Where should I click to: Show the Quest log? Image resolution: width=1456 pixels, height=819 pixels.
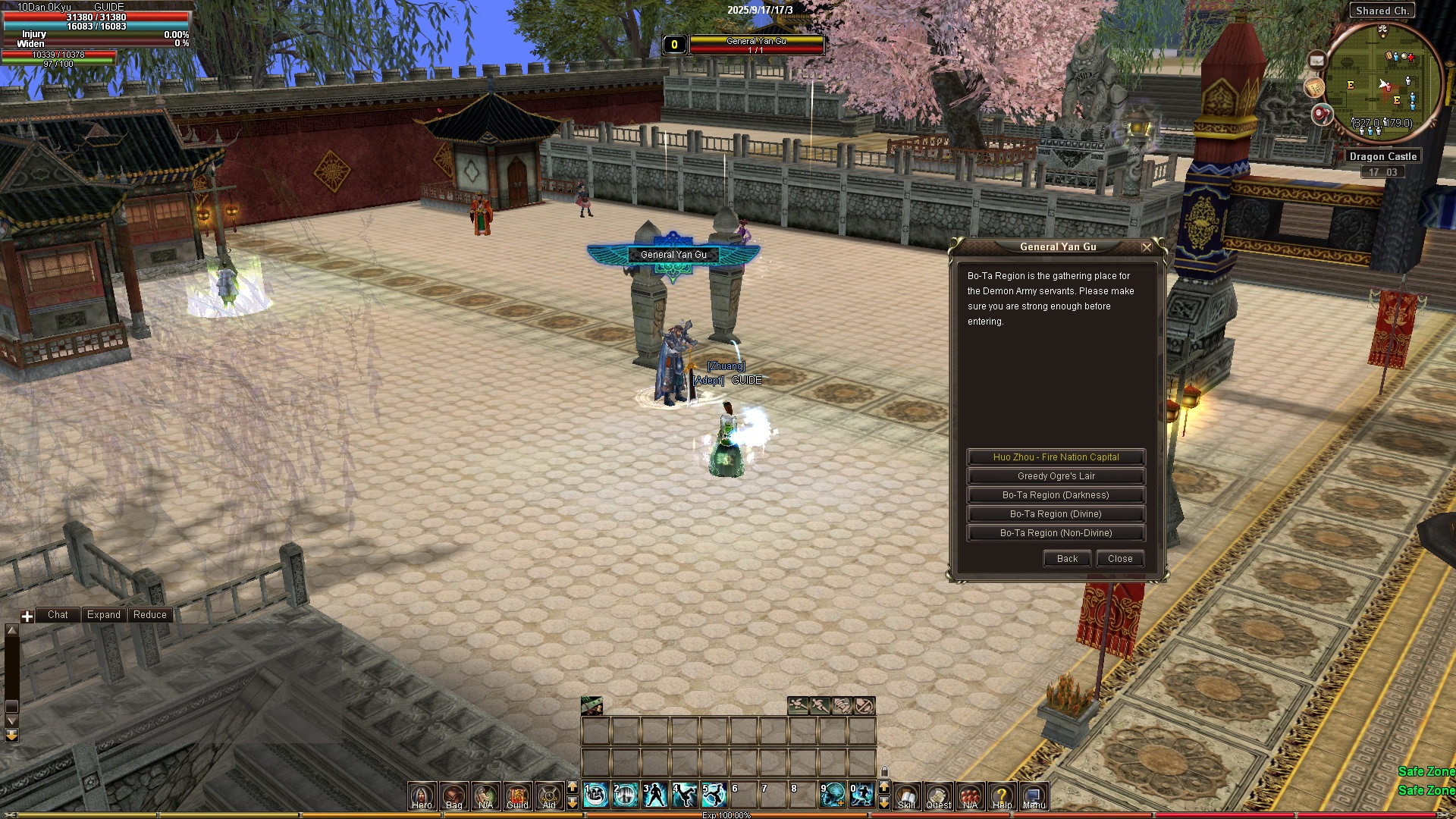[x=939, y=796]
